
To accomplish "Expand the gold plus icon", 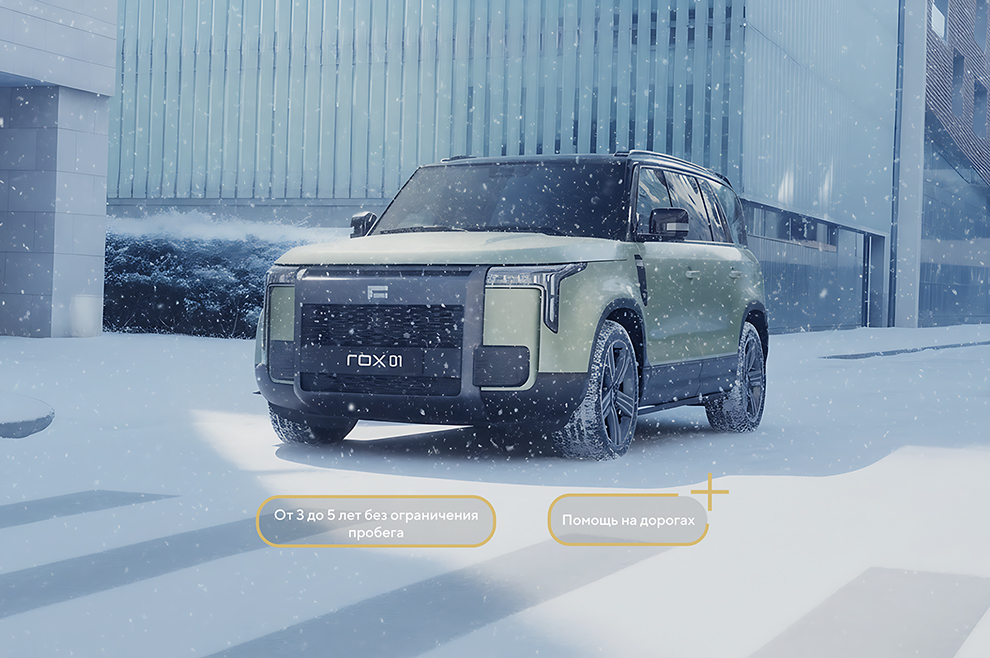I will [710, 492].
